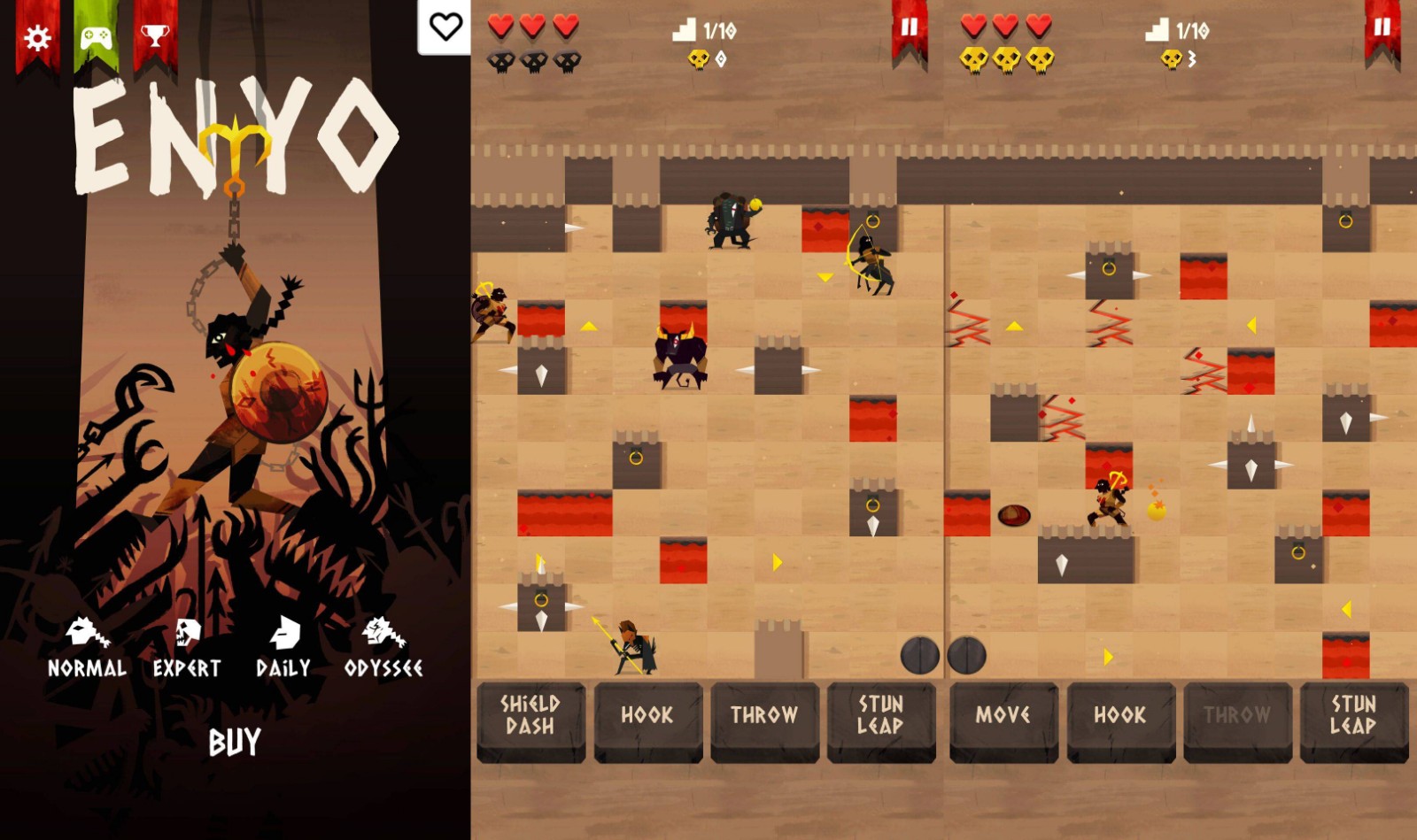Choose the Expert mode
The height and width of the screenshot is (840, 1417).
(x=187, y=649)
